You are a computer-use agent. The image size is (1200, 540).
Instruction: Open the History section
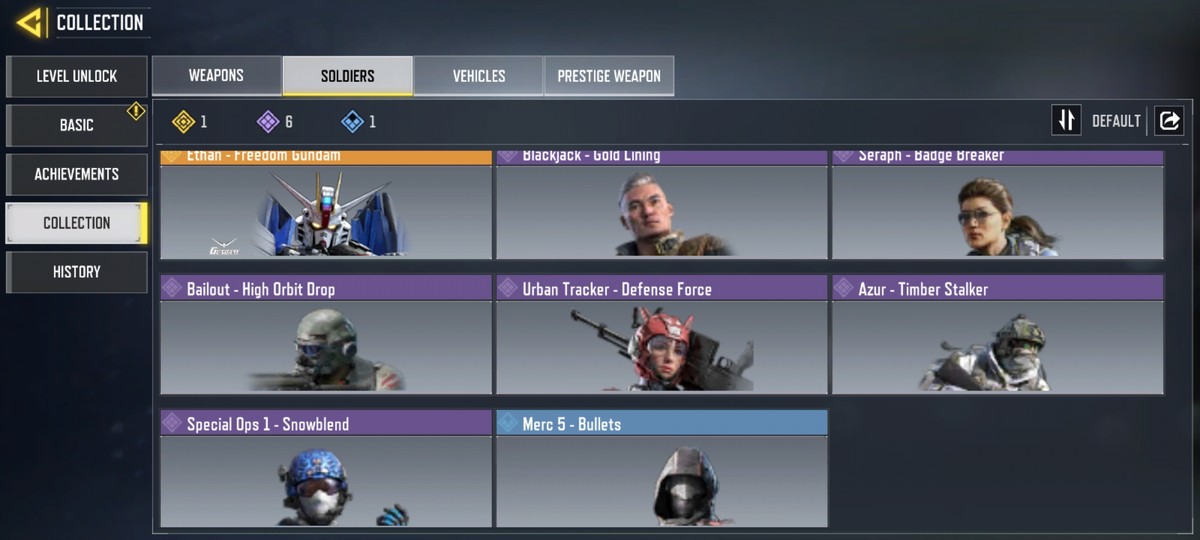(x=77, y=272)
